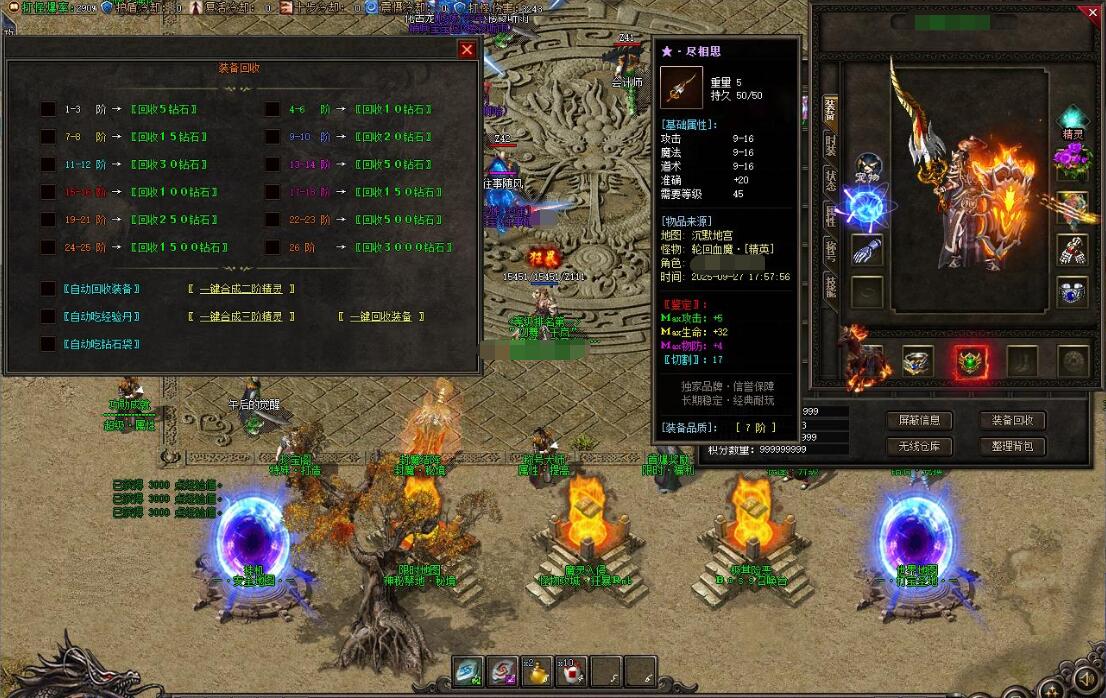1106x698 pixels.
Task: Click the 一键合成二阶精灵 link
Action: pos(241,289)
